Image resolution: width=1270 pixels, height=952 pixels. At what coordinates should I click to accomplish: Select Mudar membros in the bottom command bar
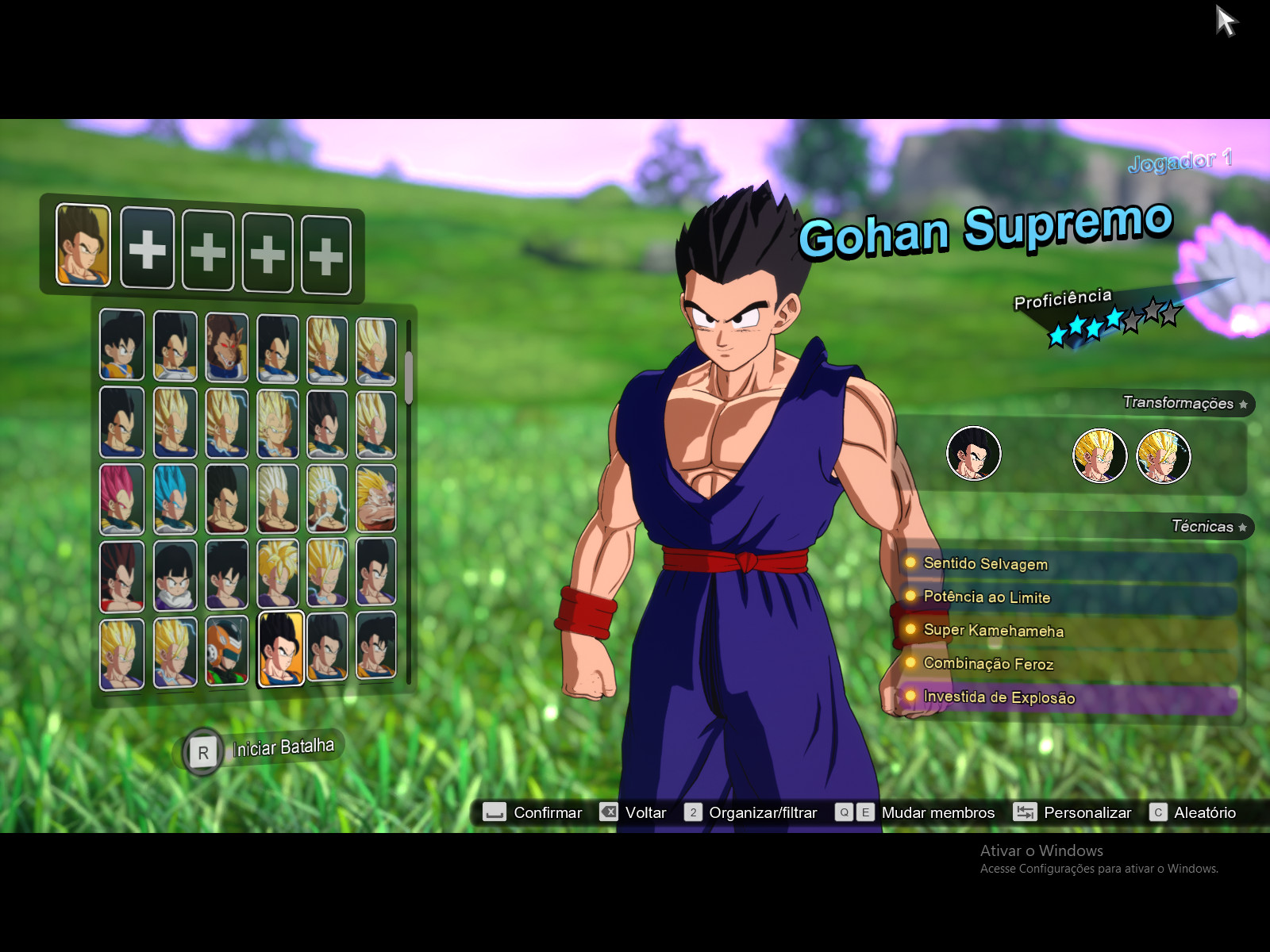(x=939, y=812)
